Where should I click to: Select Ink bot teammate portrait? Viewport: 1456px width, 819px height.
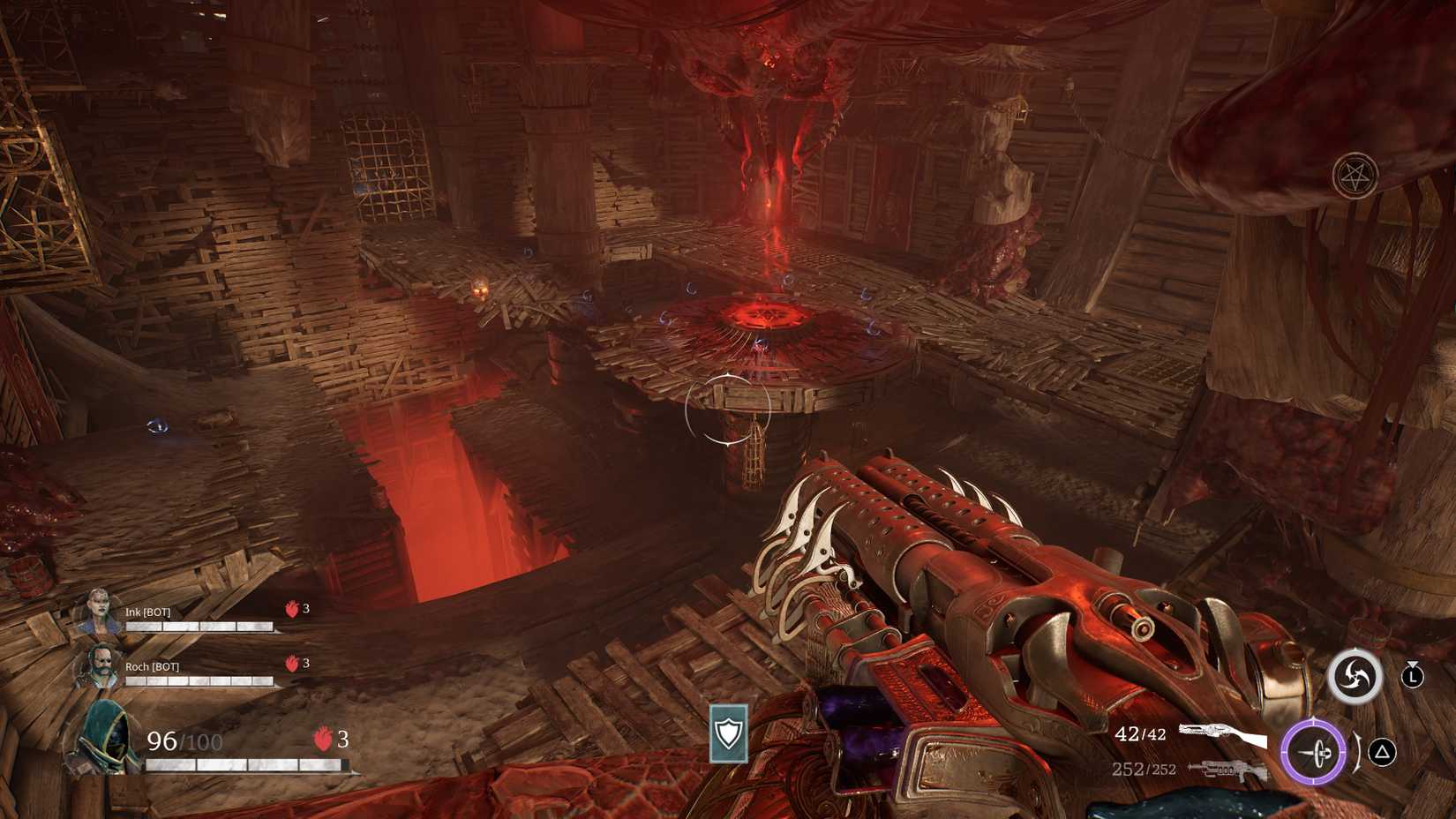(x=96, y=612)
